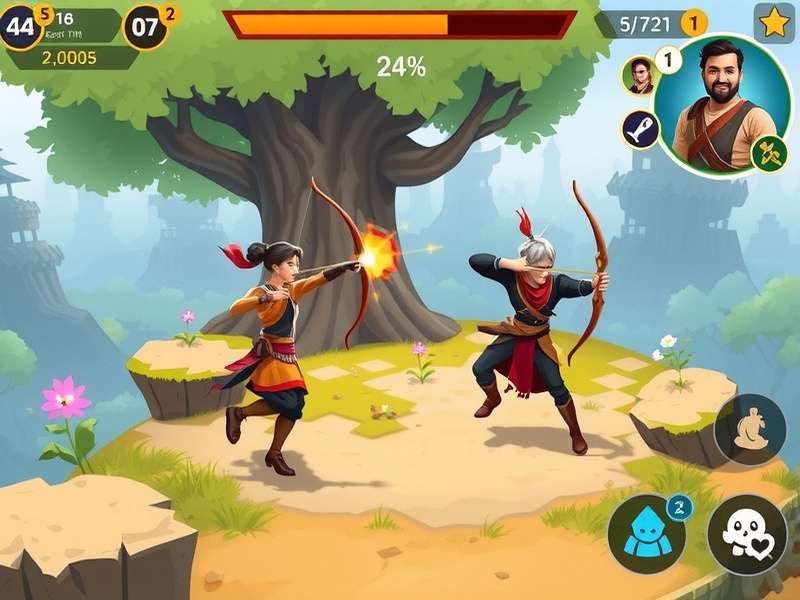Viewport: 800px width, 600px height.
Task: Activate the tan sitting figure ability
Action: point(750,430)
